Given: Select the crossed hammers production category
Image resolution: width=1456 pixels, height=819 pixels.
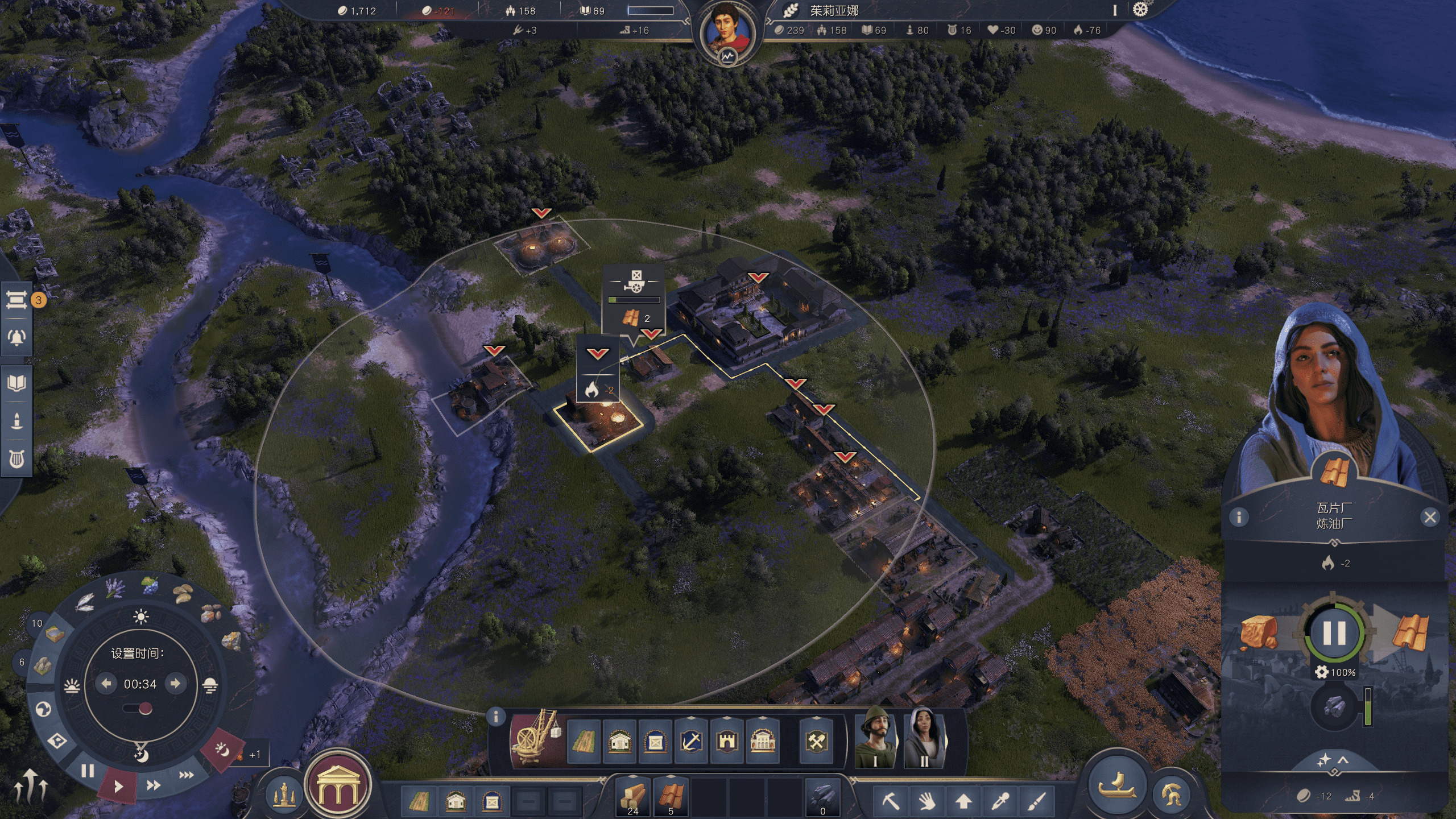Looking at the screenshot, I should coord(817,742).
